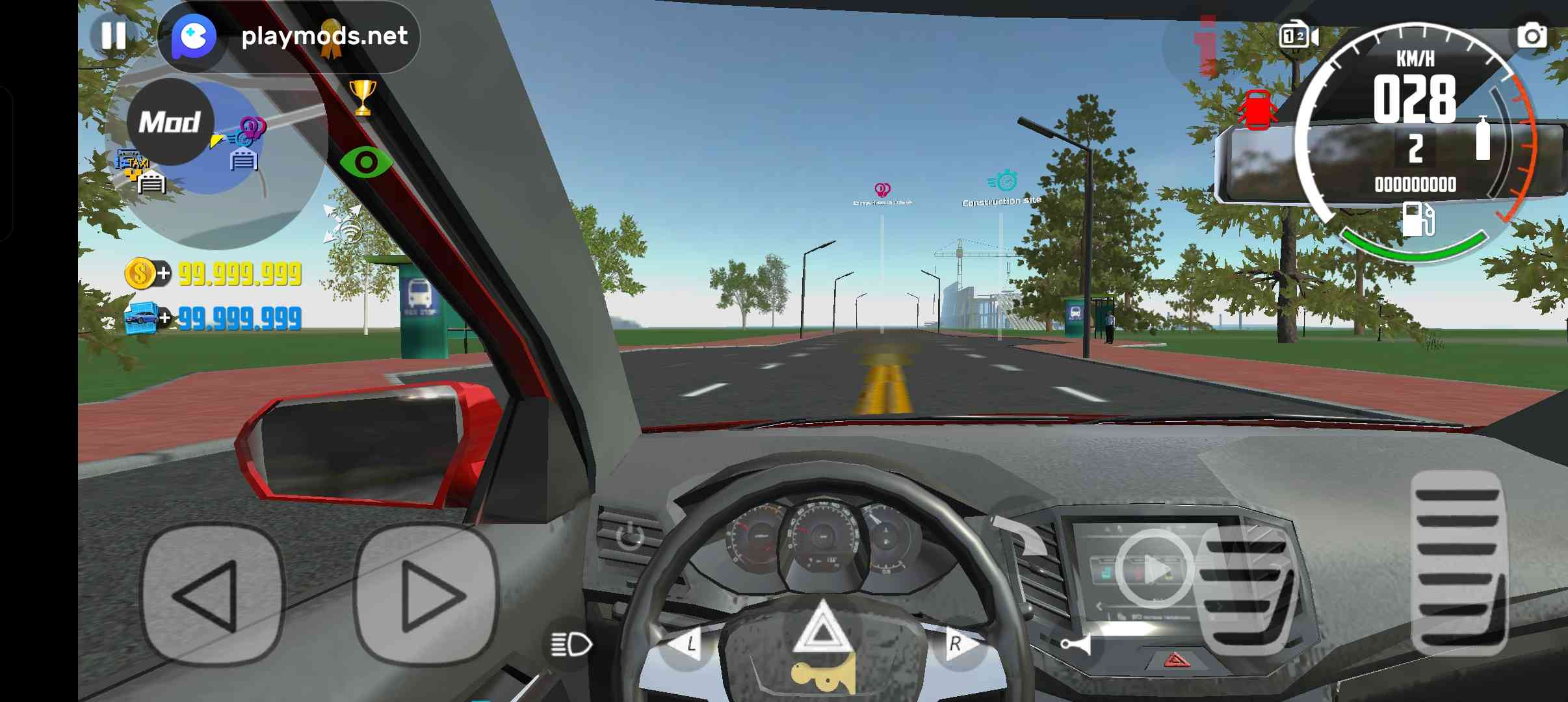Screen dimensions: 1568x702
Task: Activate the right turn signal
Action: click(x=957, y=645)
